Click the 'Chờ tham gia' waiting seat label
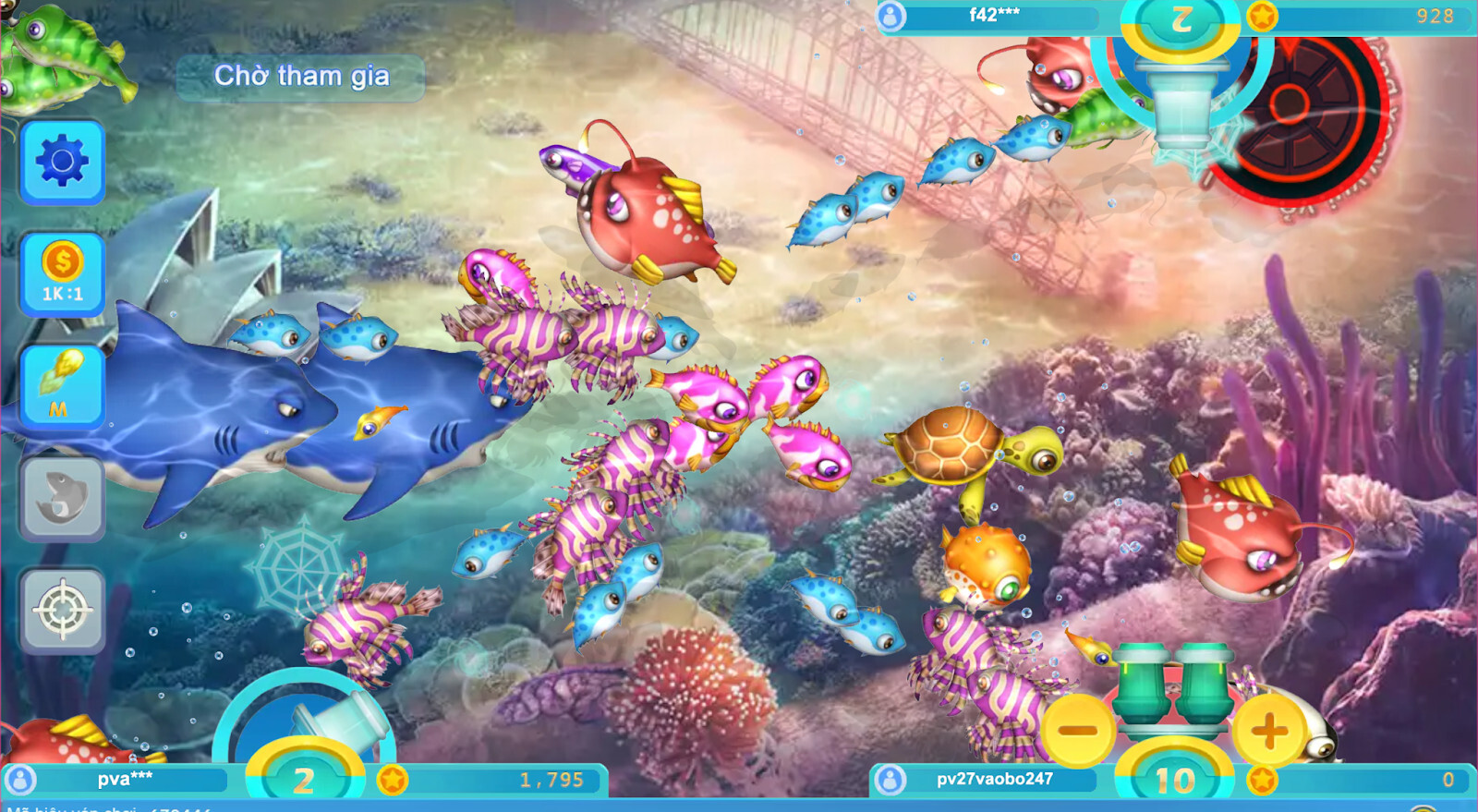Image resolution: width=1478 pixels, height=812 pixels. [301, 76]
